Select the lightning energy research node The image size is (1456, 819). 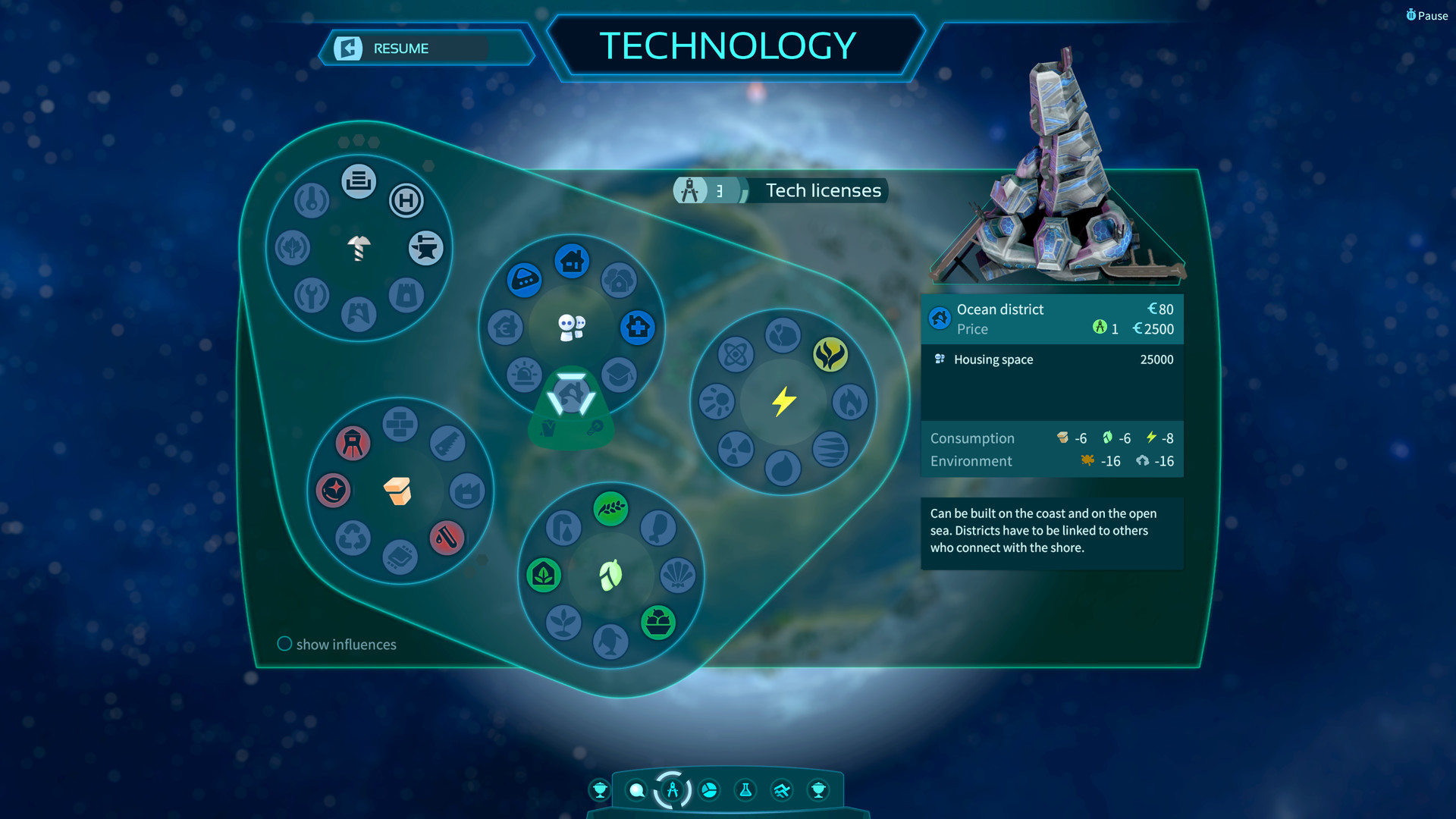click(782, 403)
